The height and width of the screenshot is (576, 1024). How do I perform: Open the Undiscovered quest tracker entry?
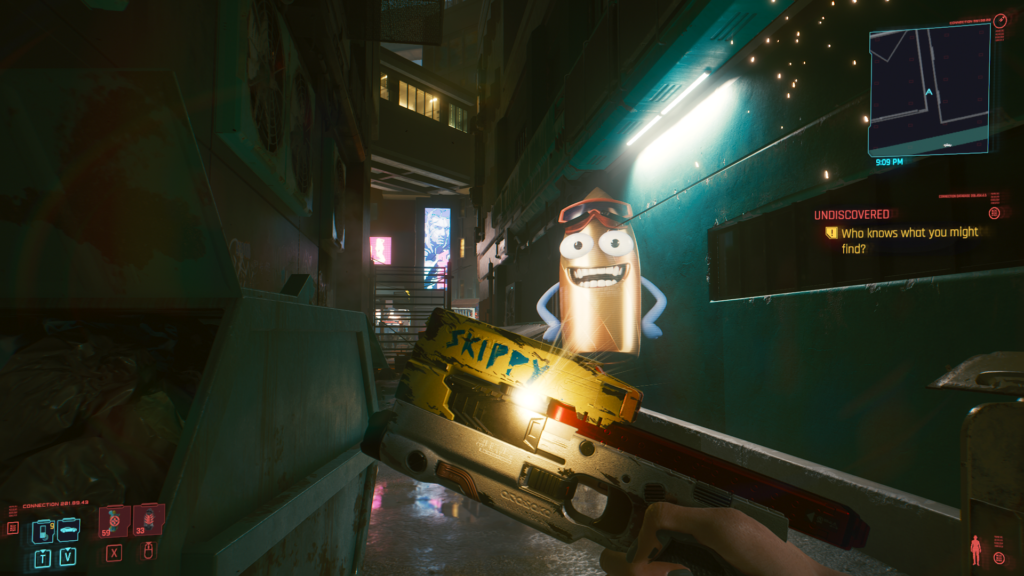[851, 214]
